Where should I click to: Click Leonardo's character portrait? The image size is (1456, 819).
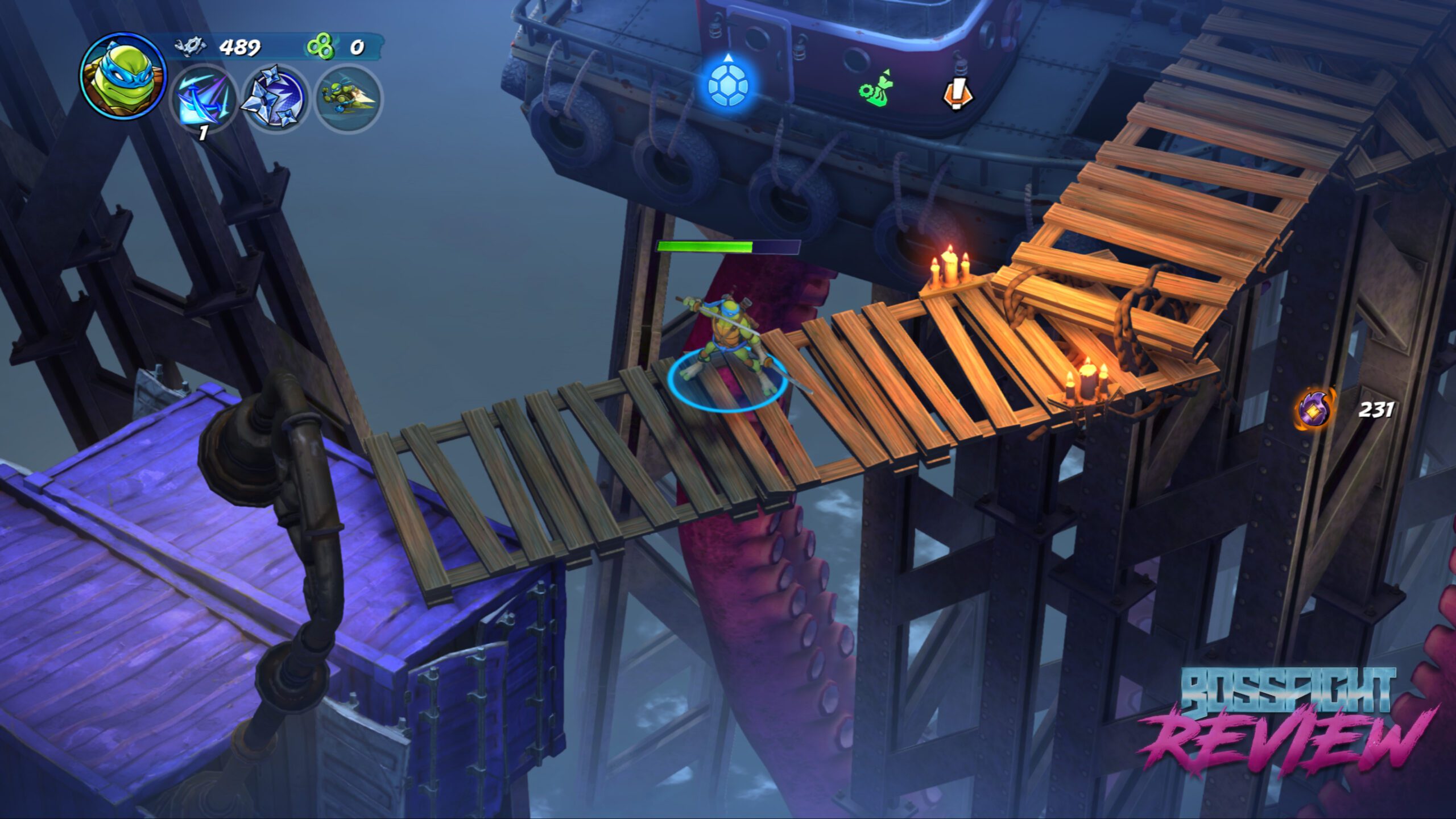(x=123, y=76)
